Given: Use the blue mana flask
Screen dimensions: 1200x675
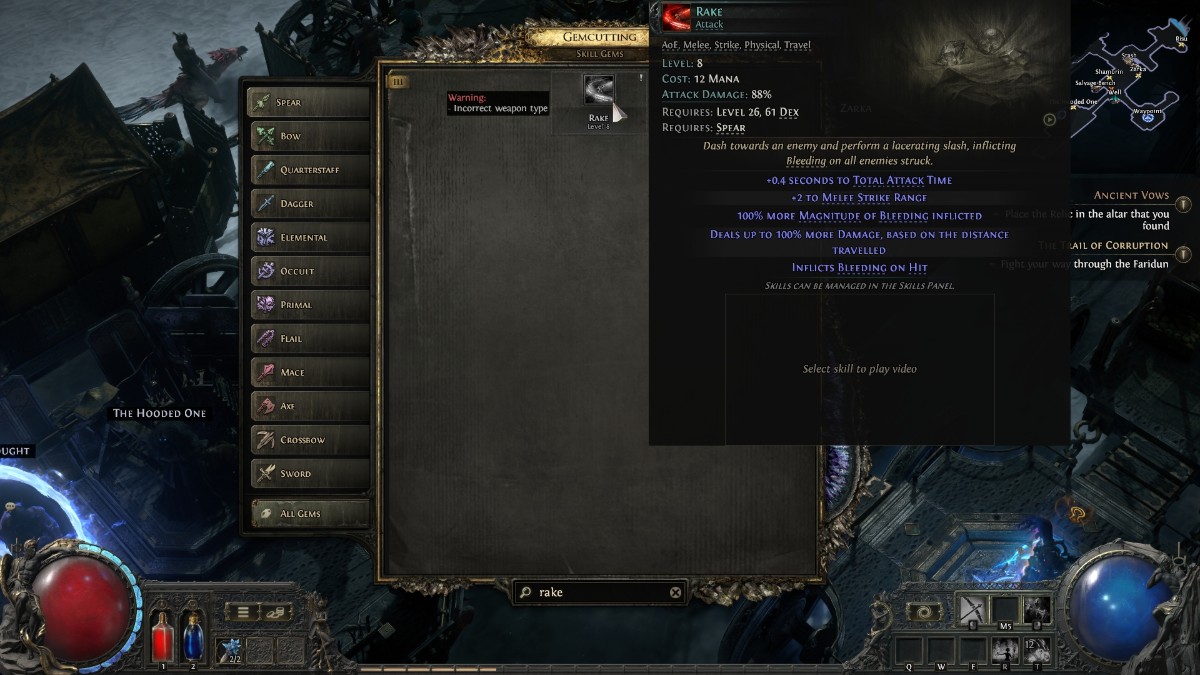Looking at the screenshot, I should point(192,636).
